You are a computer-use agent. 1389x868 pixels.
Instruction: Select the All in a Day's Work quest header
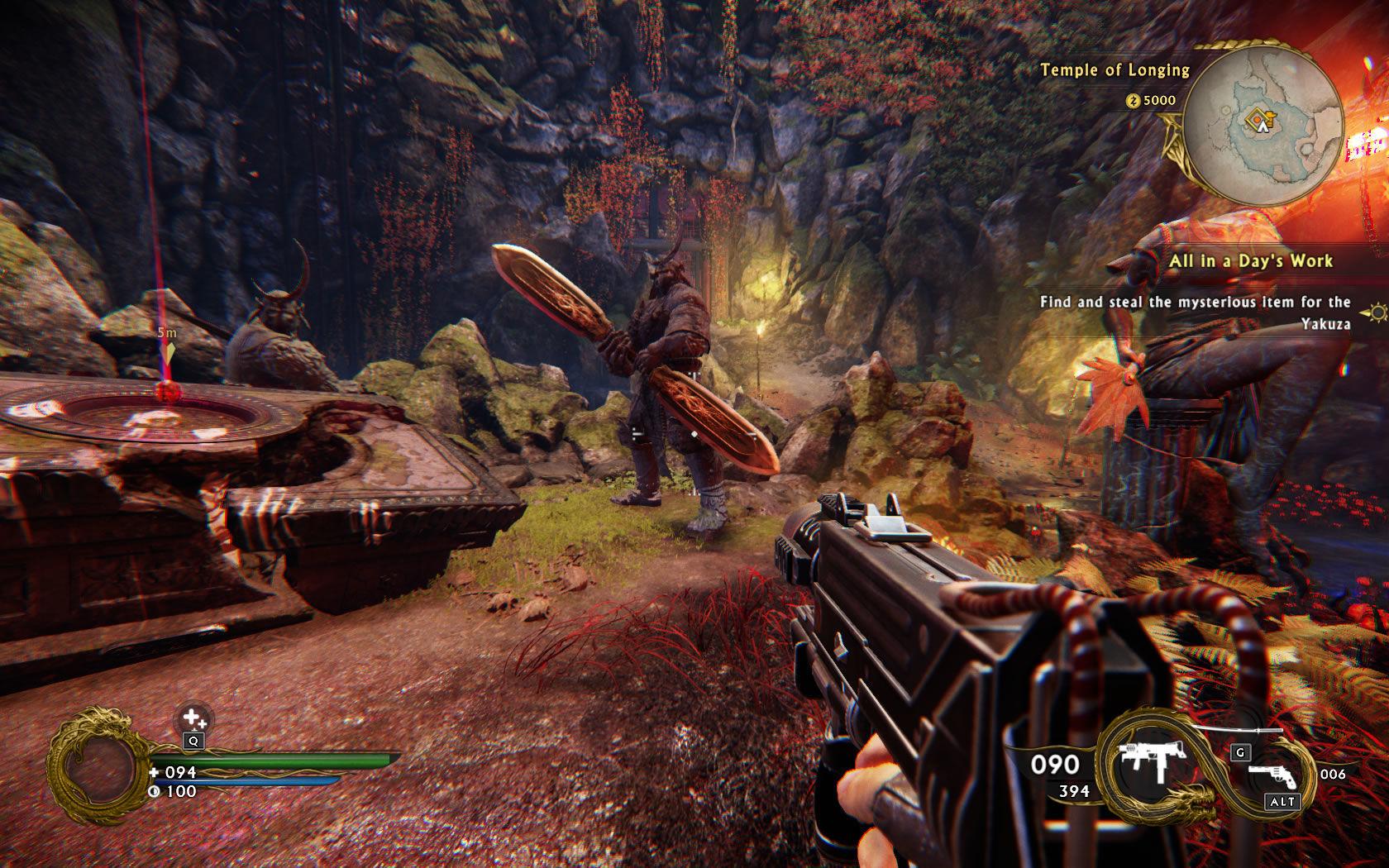pos(1253,261)
